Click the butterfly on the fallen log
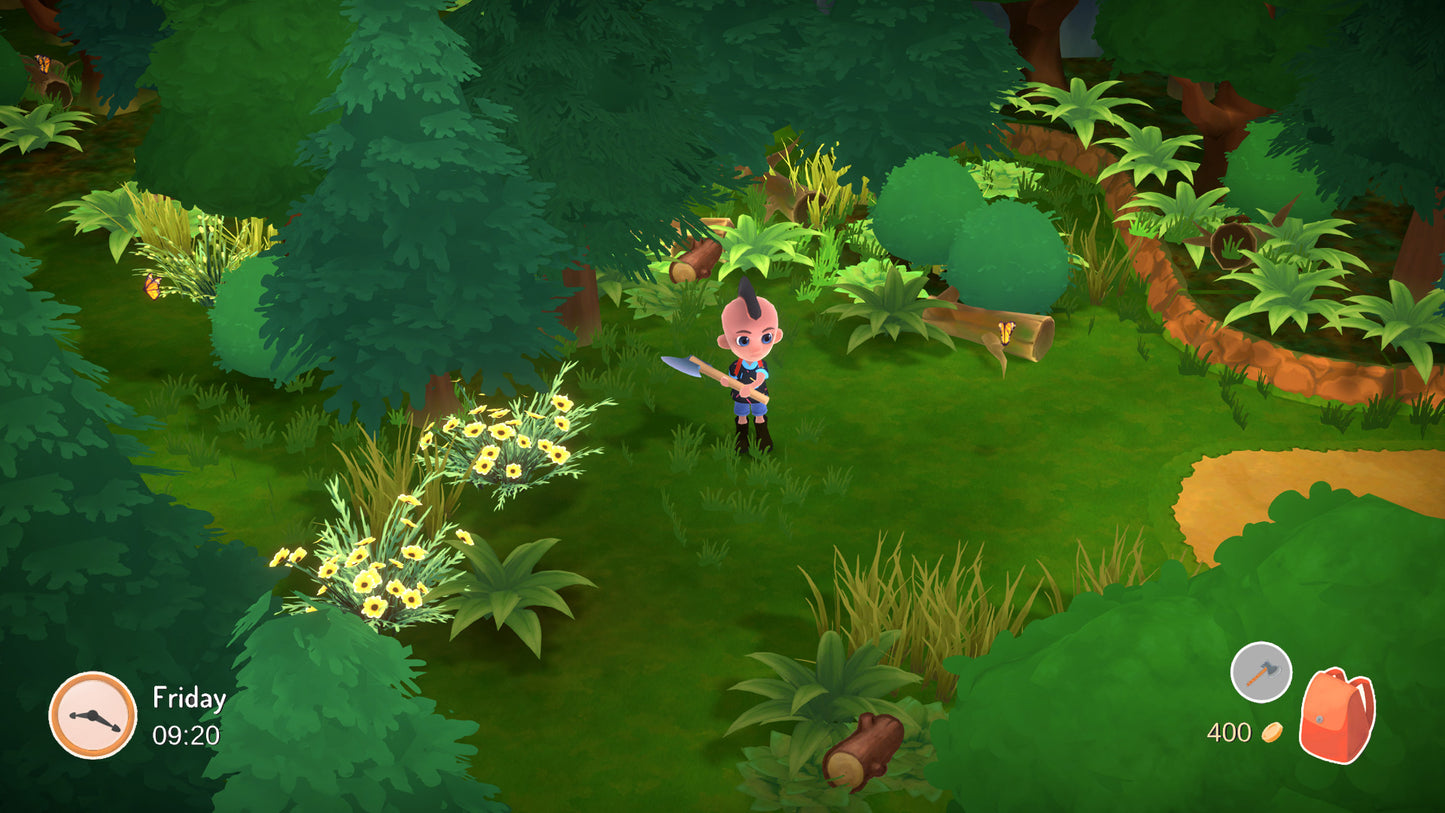This screenshot has height=813, width=1445. [1007, 330]
